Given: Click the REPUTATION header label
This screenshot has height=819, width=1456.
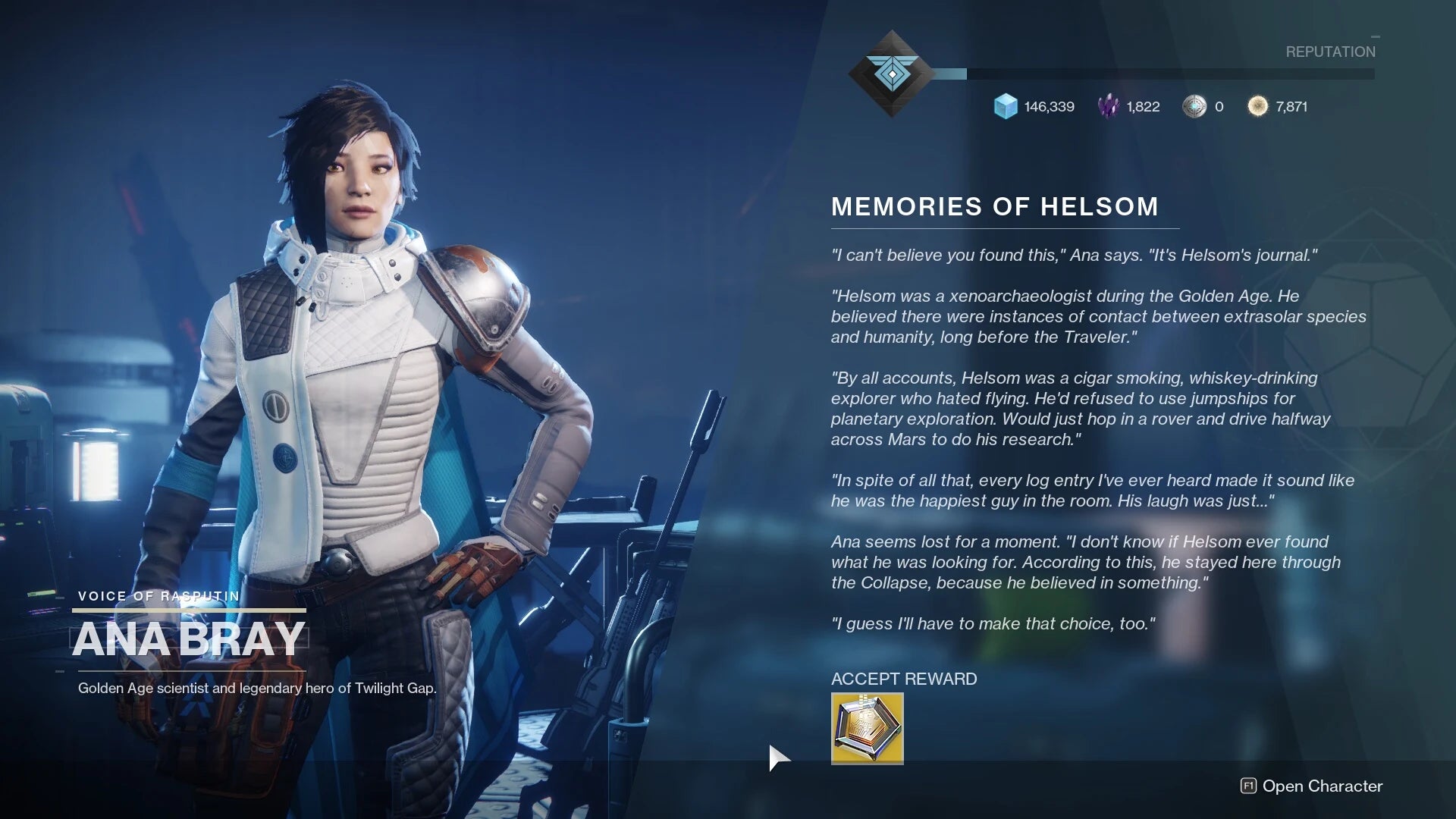Looking at the screenshot, I should (x=1330, y=52).
